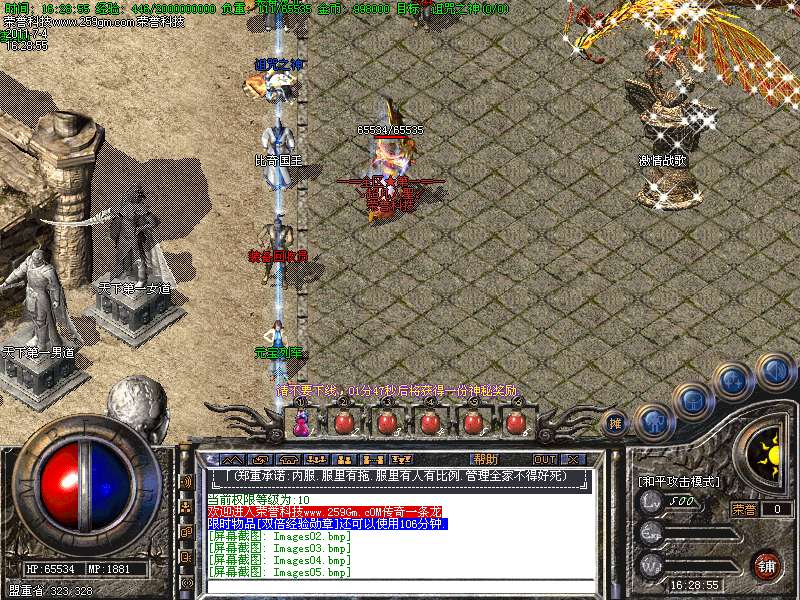Select the purple potion in belt slot 1
The height and width of the screenshot is (600, 800).
299,422
